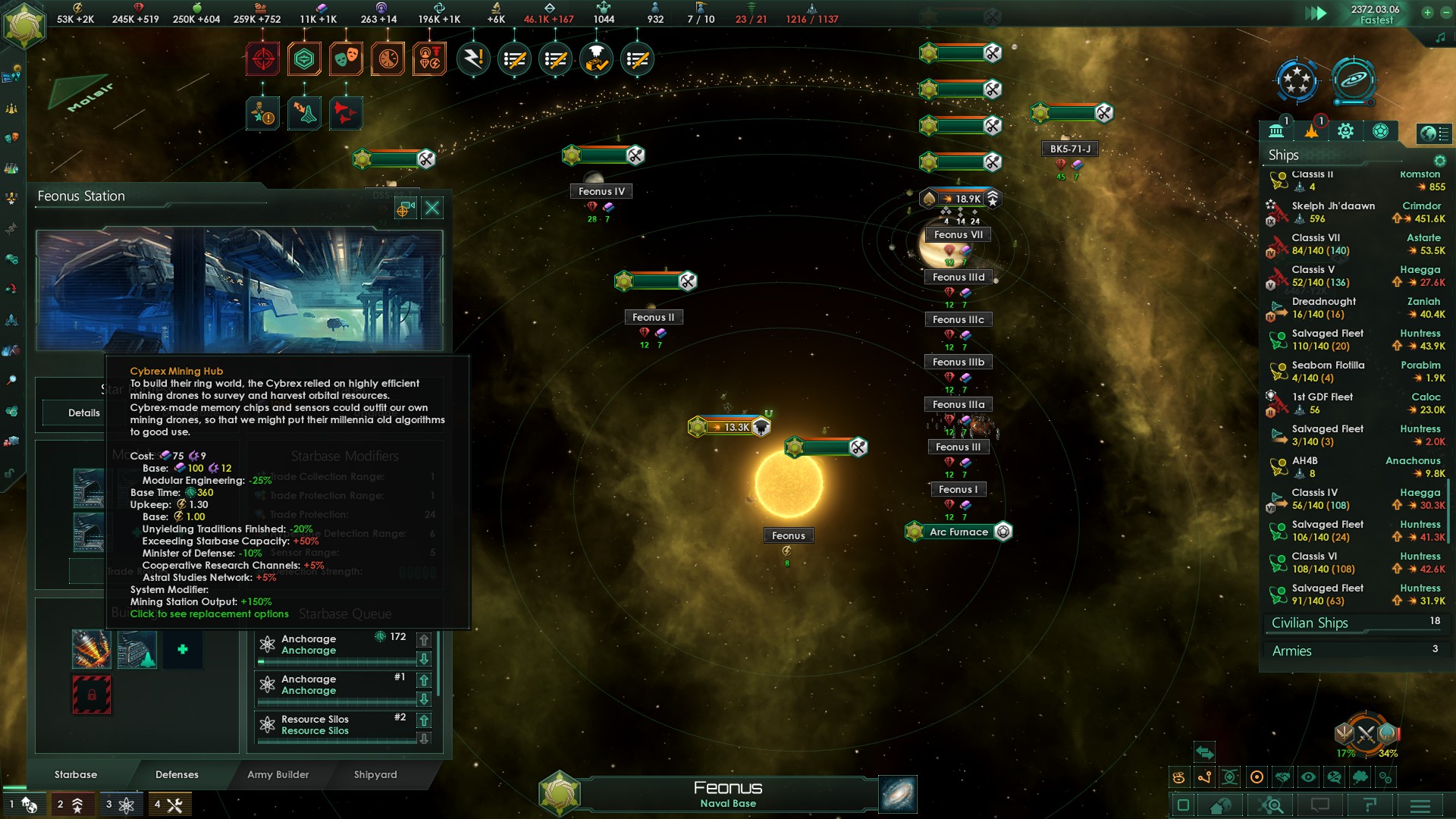Open the main menu hamburger button
The height and width of the screenshot is (819, 1456).
coord(1420,805)
